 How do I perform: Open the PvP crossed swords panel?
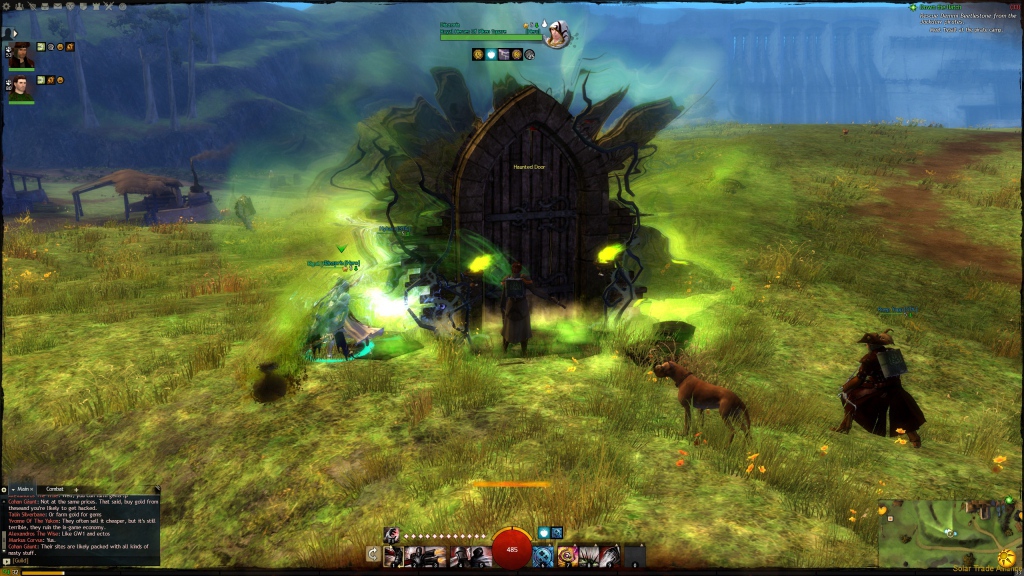point(107,6)
